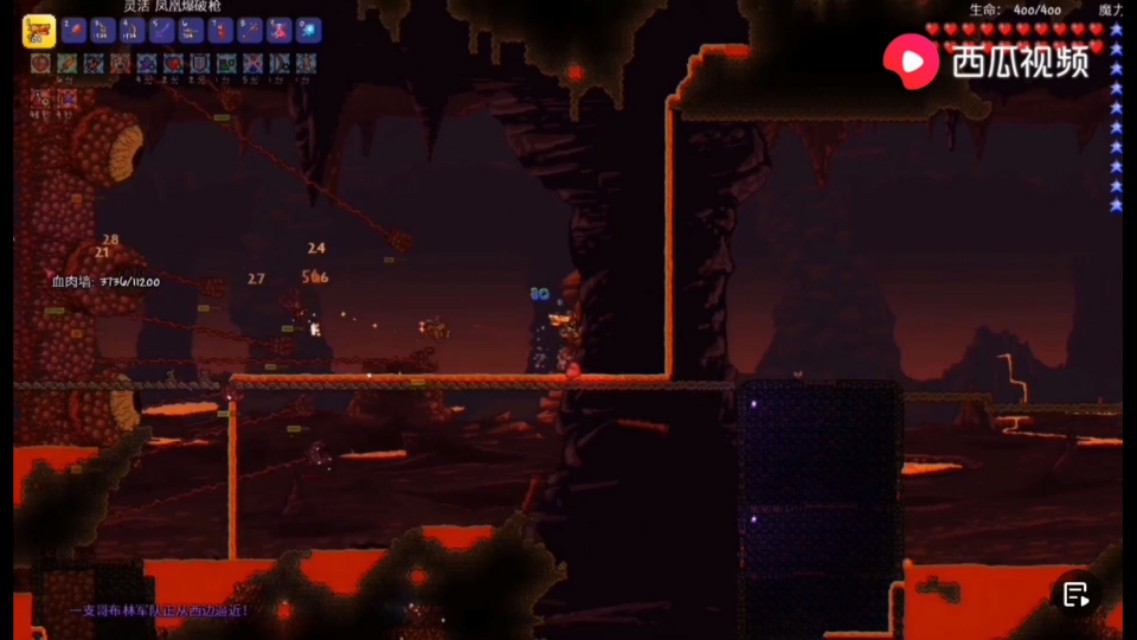
Task: Select the blue orb item in slot 0
Action: click(308, 31)
